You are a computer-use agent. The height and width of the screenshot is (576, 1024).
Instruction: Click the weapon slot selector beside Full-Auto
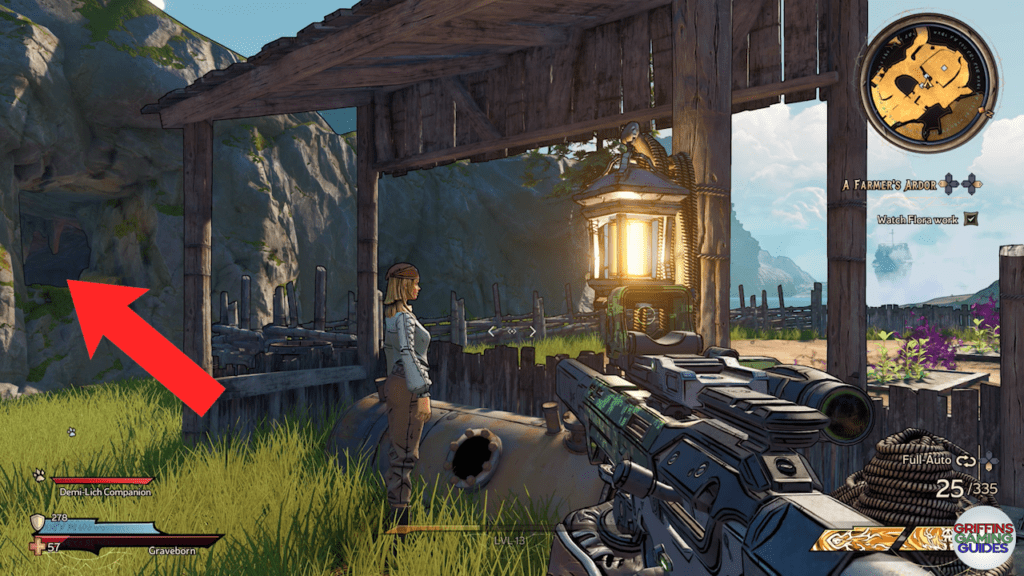coord(989,460)
